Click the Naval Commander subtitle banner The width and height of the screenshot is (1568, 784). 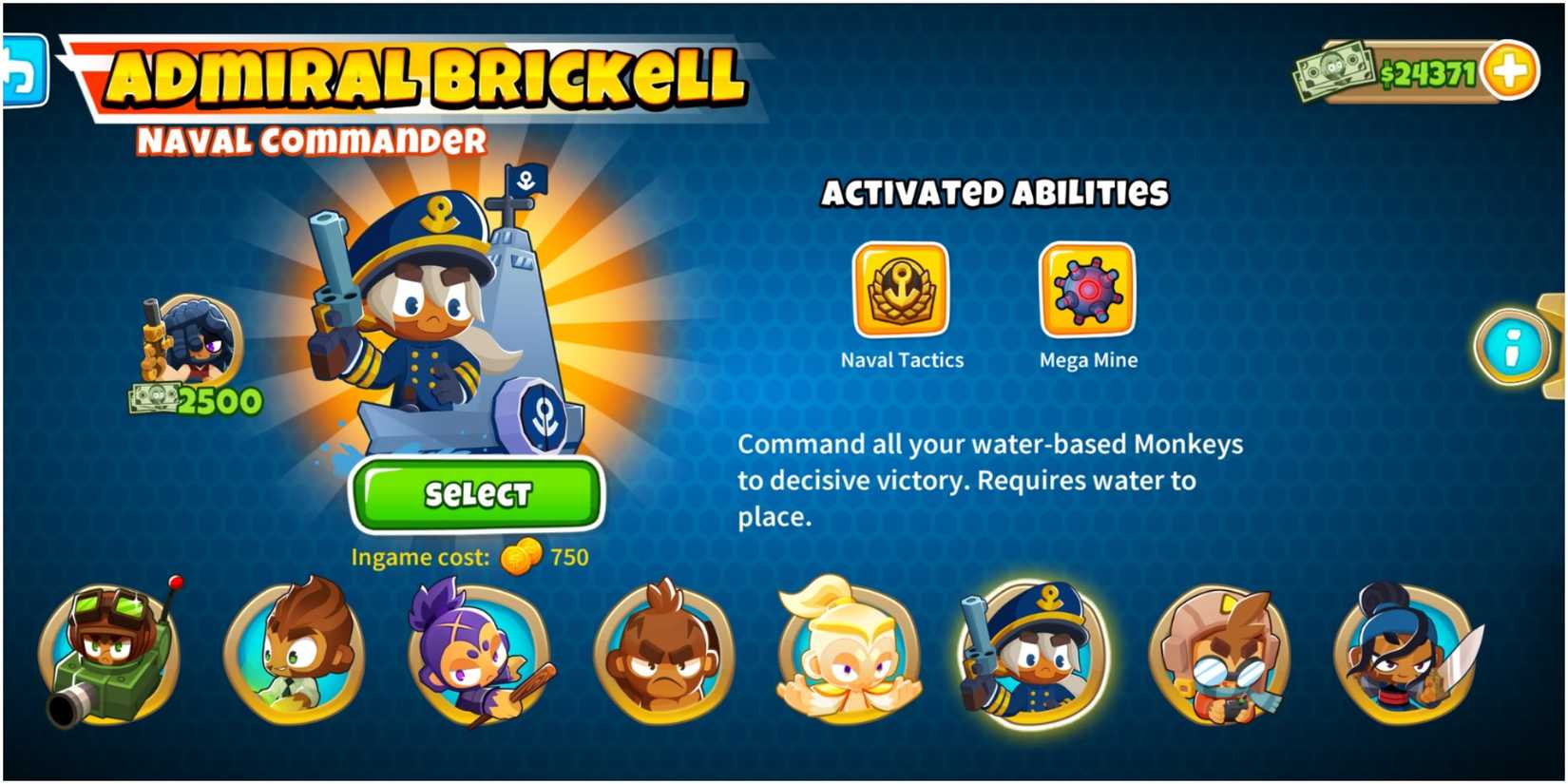(x=314, y=140)
